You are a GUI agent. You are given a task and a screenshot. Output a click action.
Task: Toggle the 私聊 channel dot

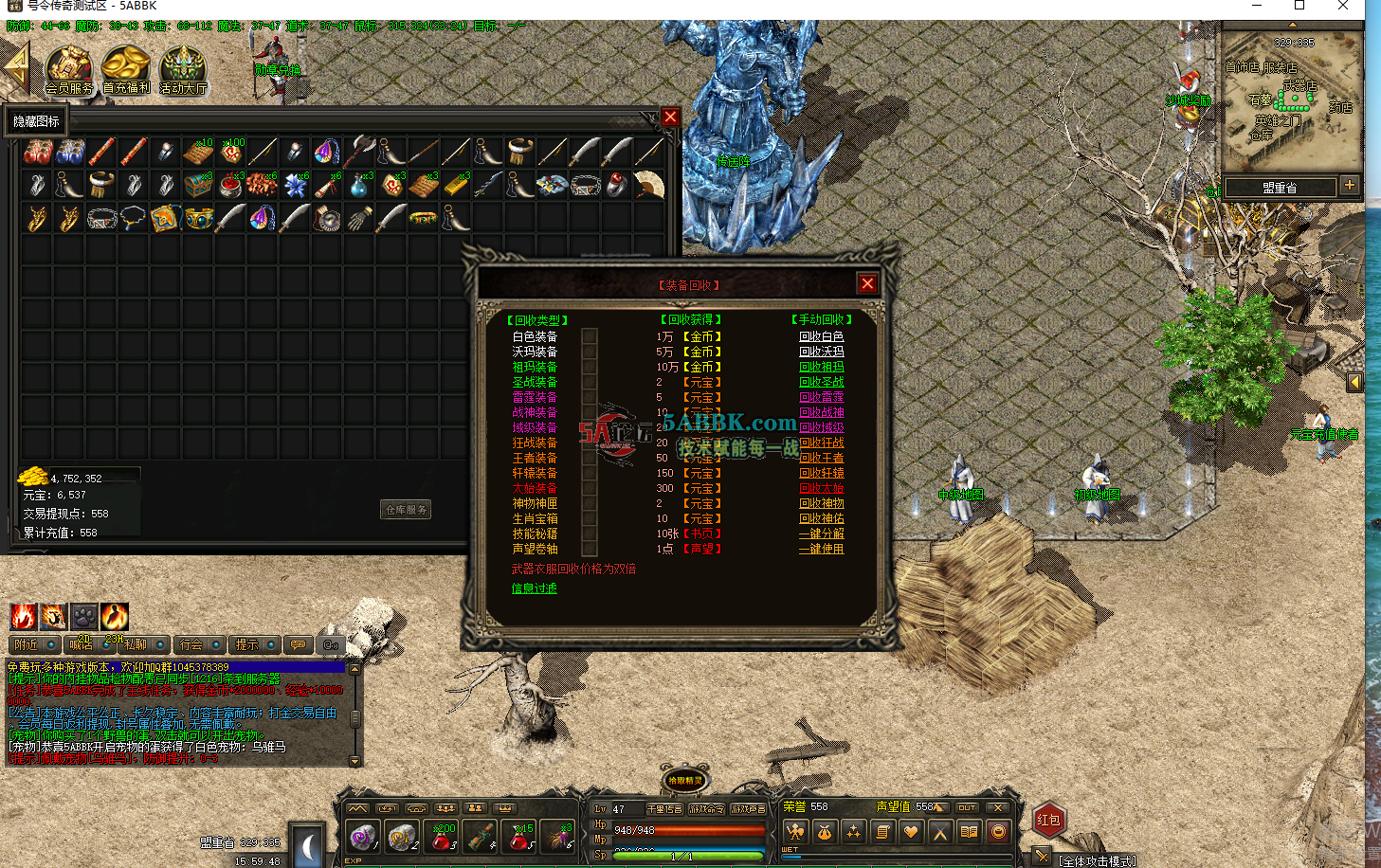(x=159, y=645)
